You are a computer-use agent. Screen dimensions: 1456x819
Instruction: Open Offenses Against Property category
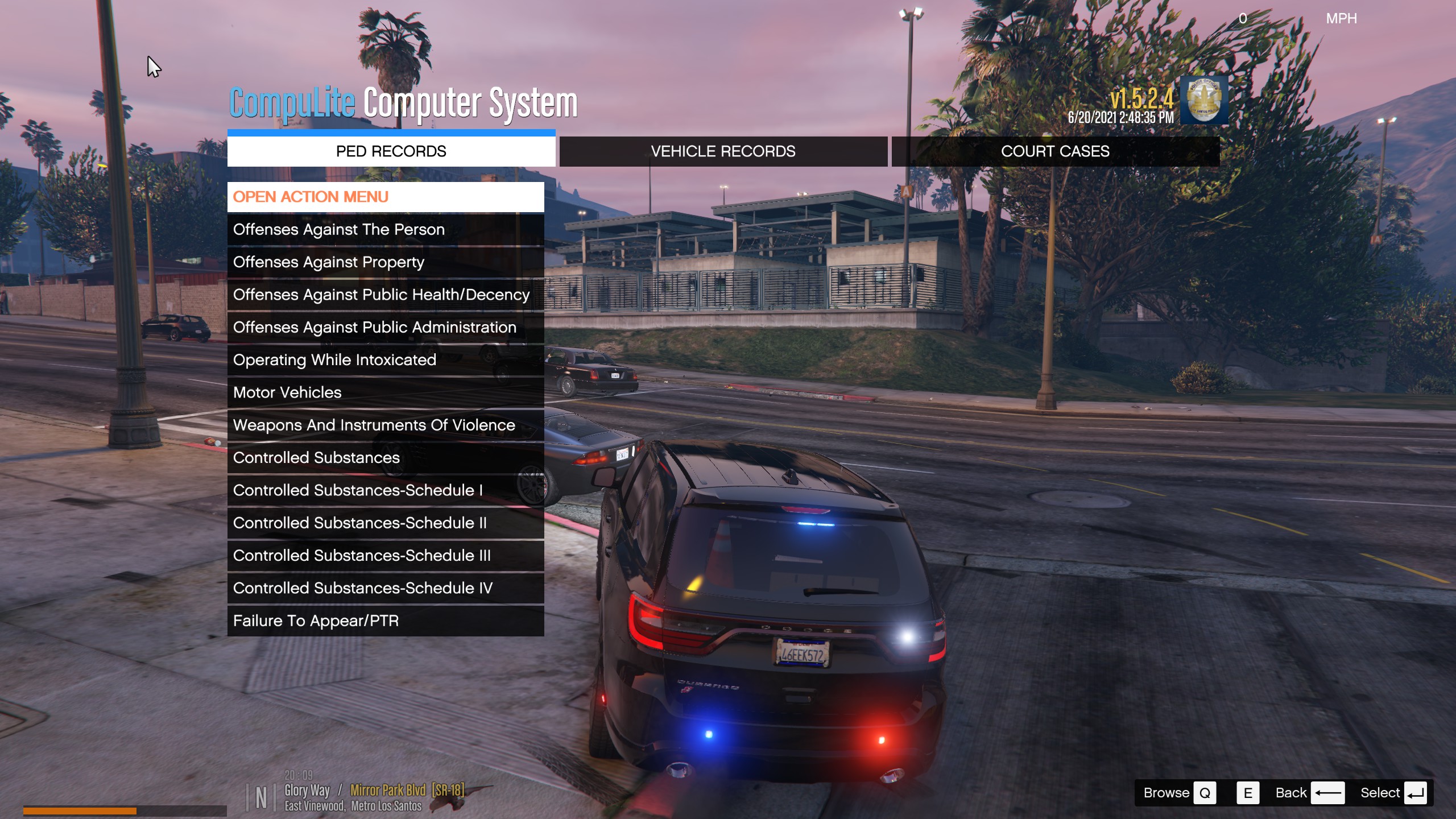click(386, 262)
